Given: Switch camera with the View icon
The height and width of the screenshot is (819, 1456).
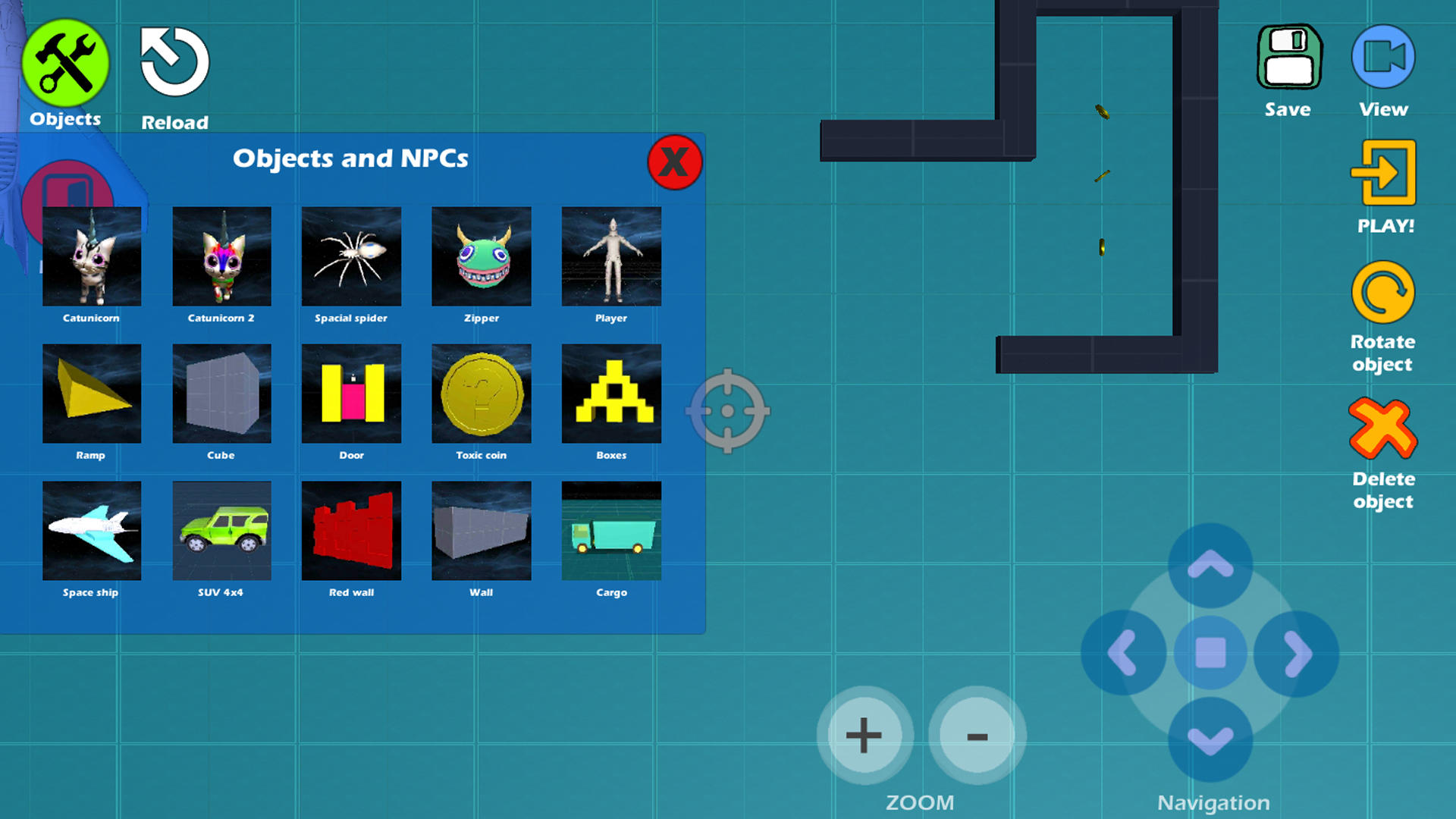Looking at the screenshot, I should (1382, 55).
